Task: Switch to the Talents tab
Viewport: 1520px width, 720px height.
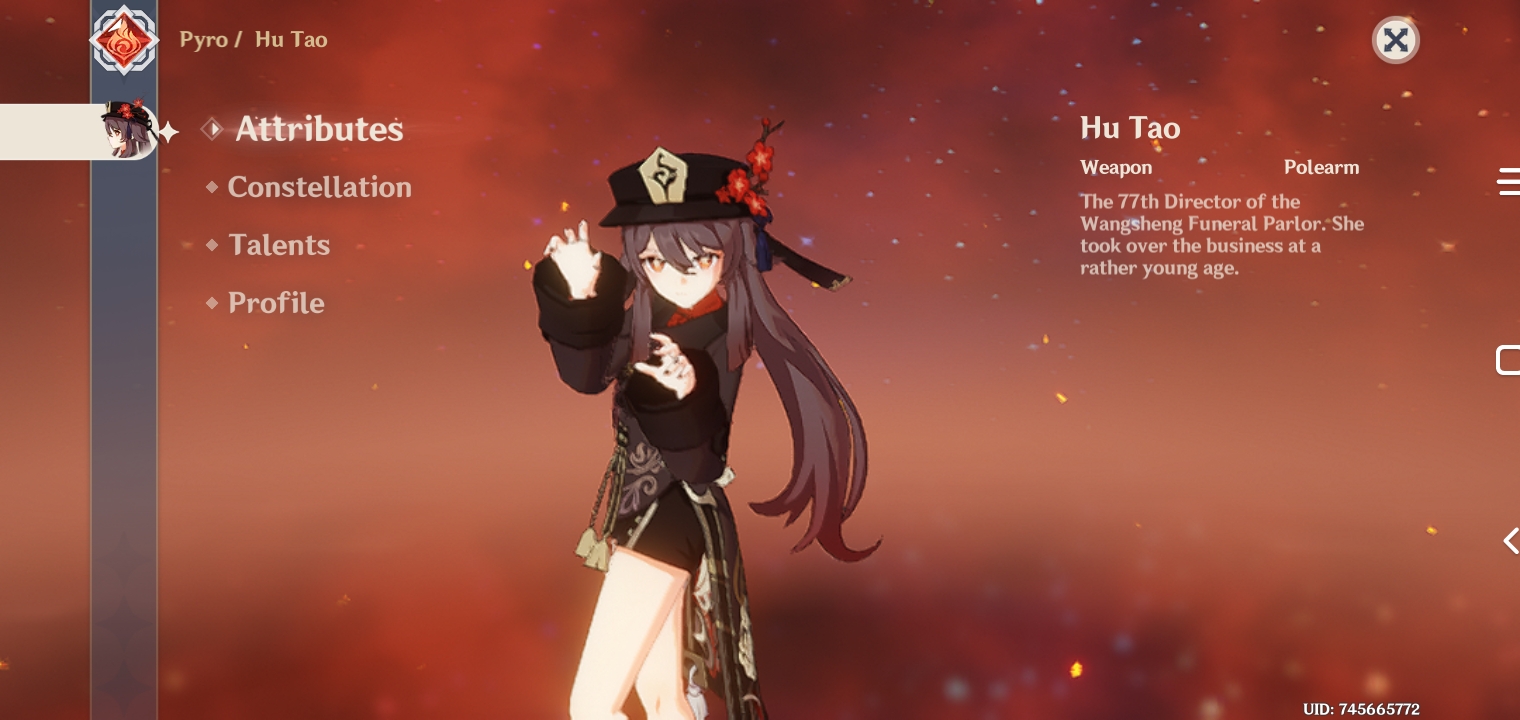Action: coord(279,244)
